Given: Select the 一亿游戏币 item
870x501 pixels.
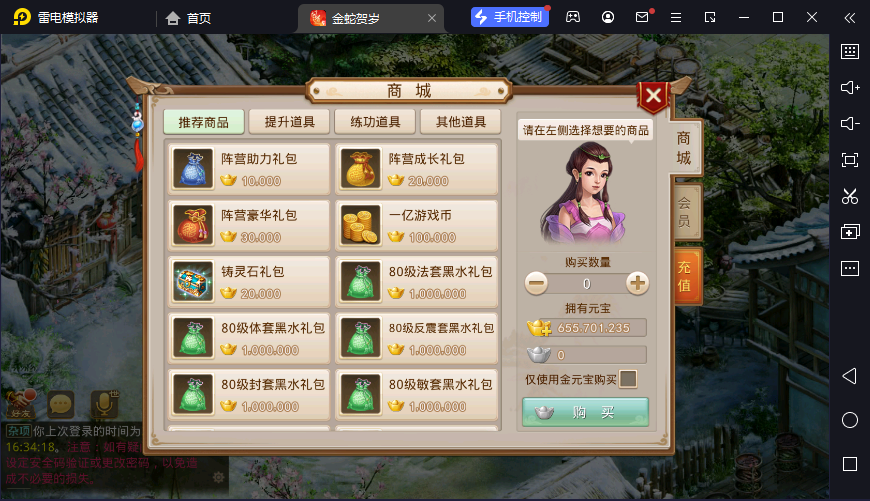Looking at the screenshot, I should (x=416, y=225).
